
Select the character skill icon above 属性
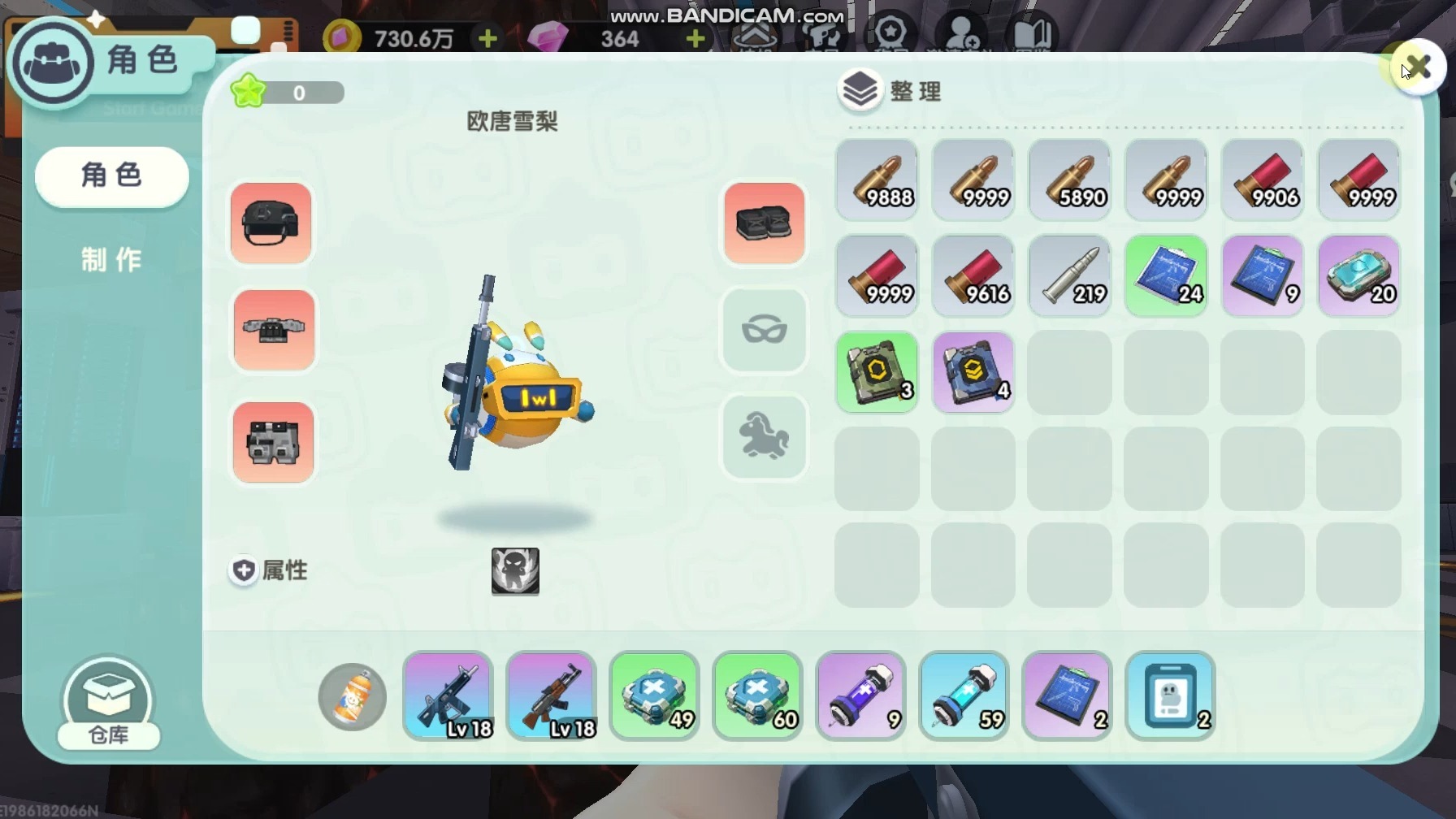pos(515,571)
